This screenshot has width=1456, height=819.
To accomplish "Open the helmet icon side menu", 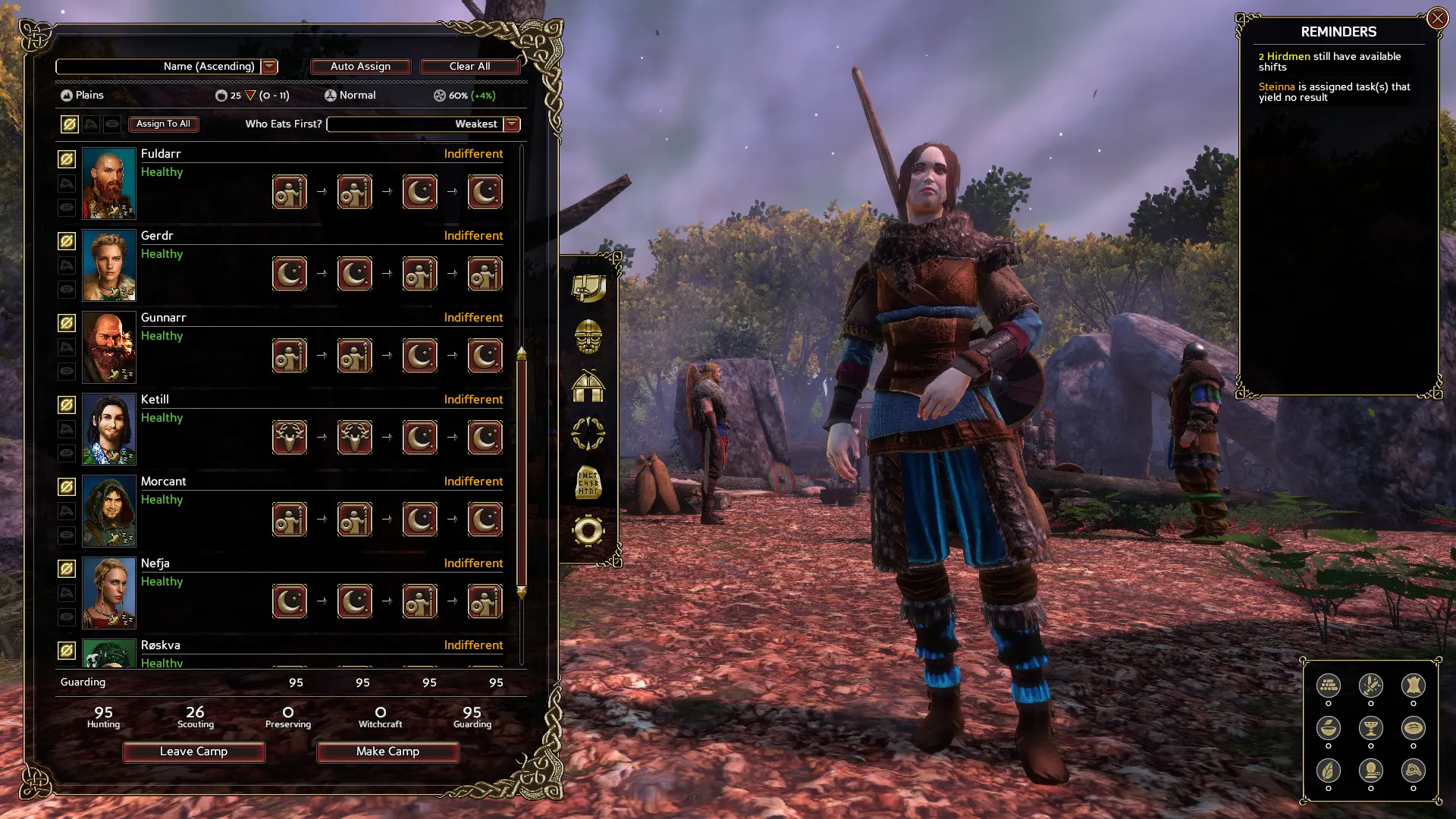I will [588, 337].
